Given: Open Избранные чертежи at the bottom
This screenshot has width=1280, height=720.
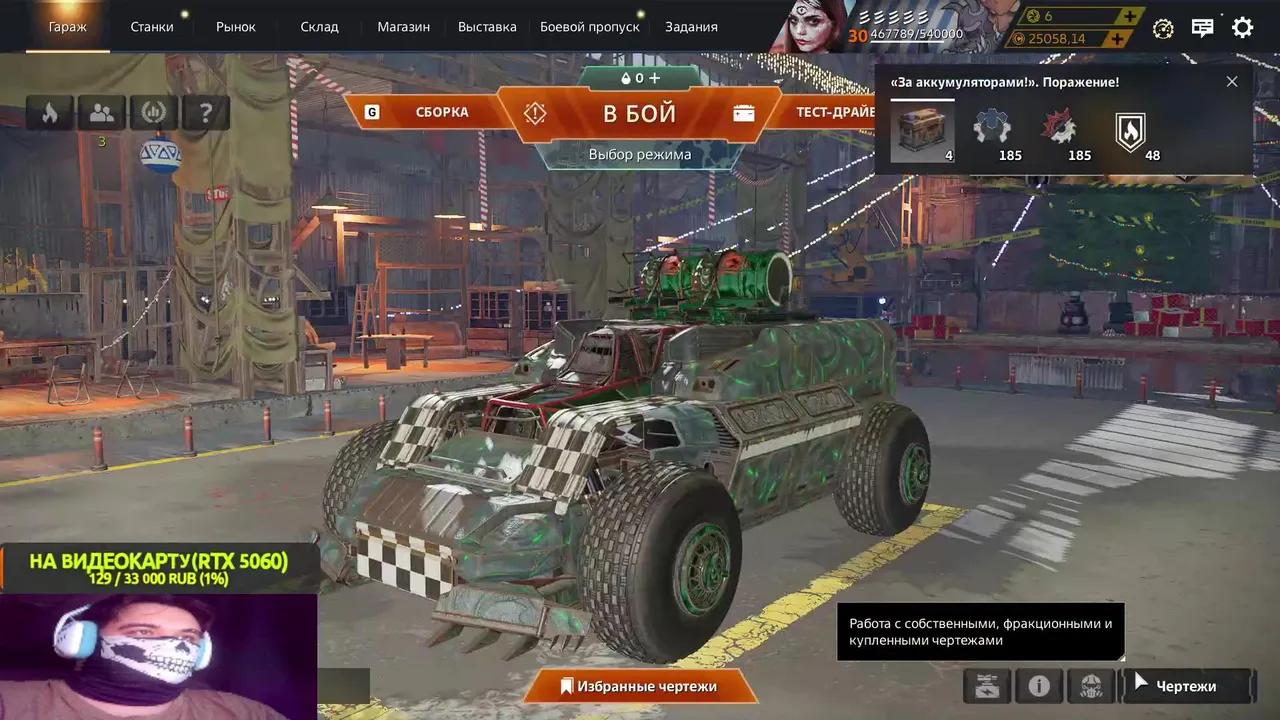Looking at the screenshot, I should point(640,687).
